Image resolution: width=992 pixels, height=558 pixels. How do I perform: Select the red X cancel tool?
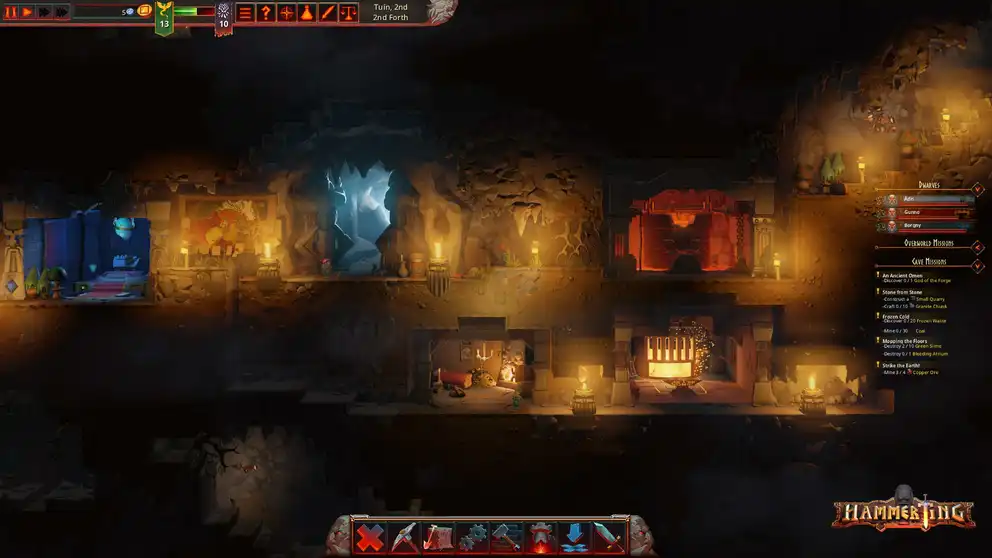click(x=370, y=537)
